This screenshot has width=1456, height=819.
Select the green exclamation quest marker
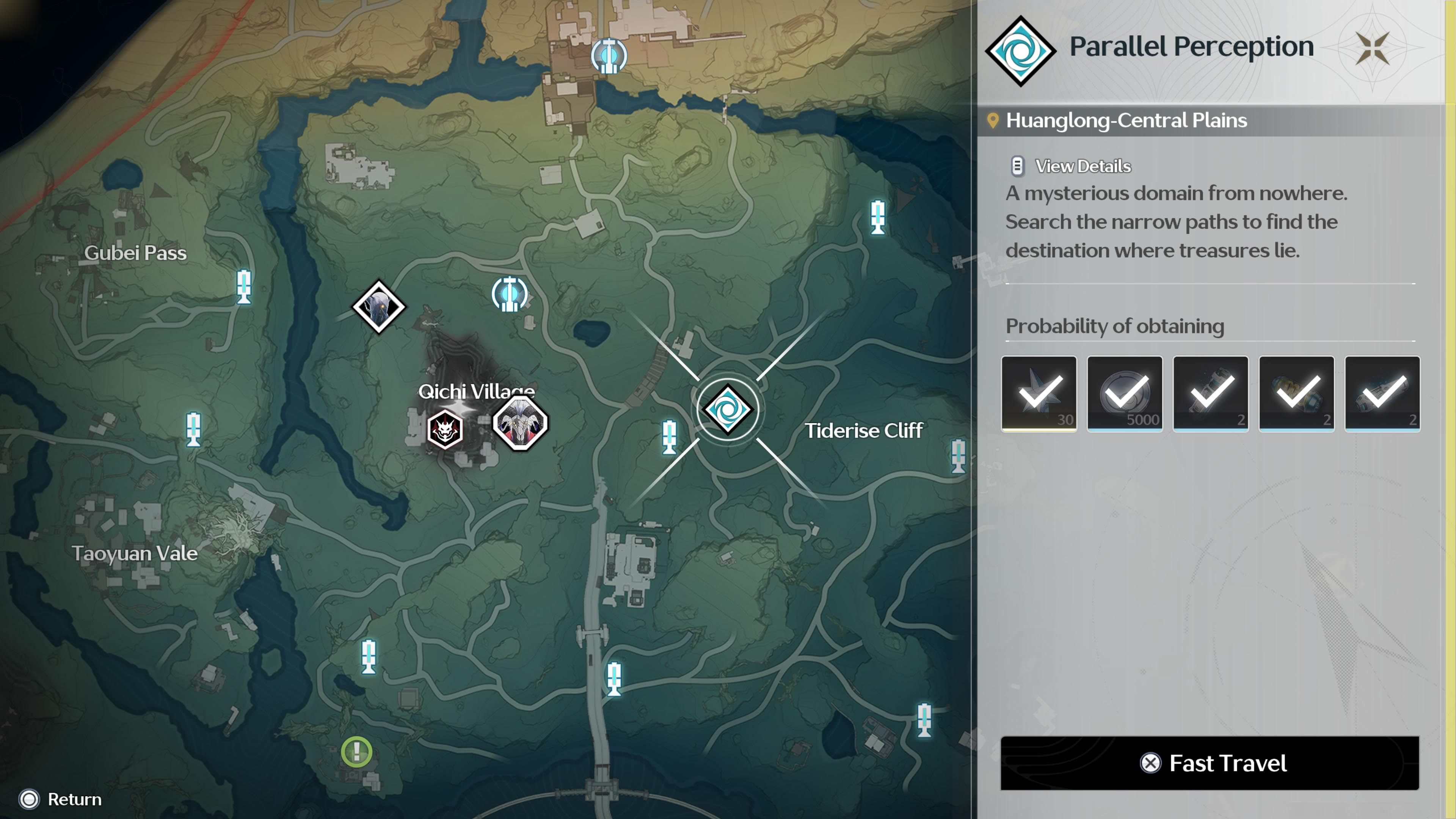(357, 752)
